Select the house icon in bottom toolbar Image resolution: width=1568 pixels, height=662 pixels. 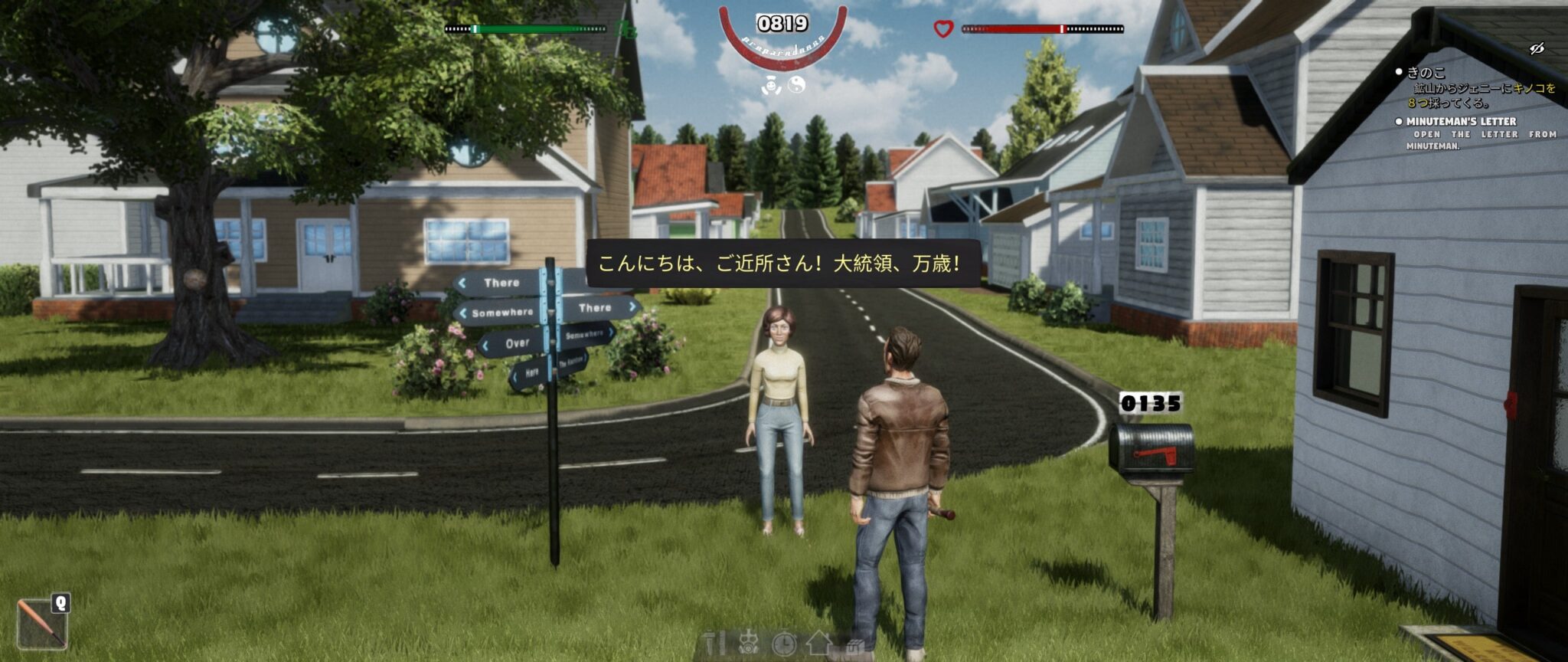tap(819, 642)
